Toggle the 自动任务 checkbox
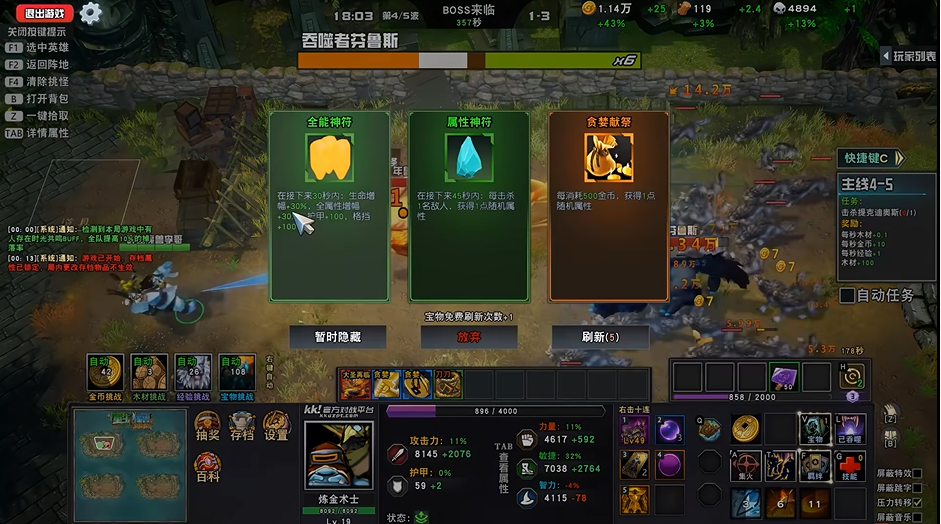This screenshot has height=524, width=941. 847,295
